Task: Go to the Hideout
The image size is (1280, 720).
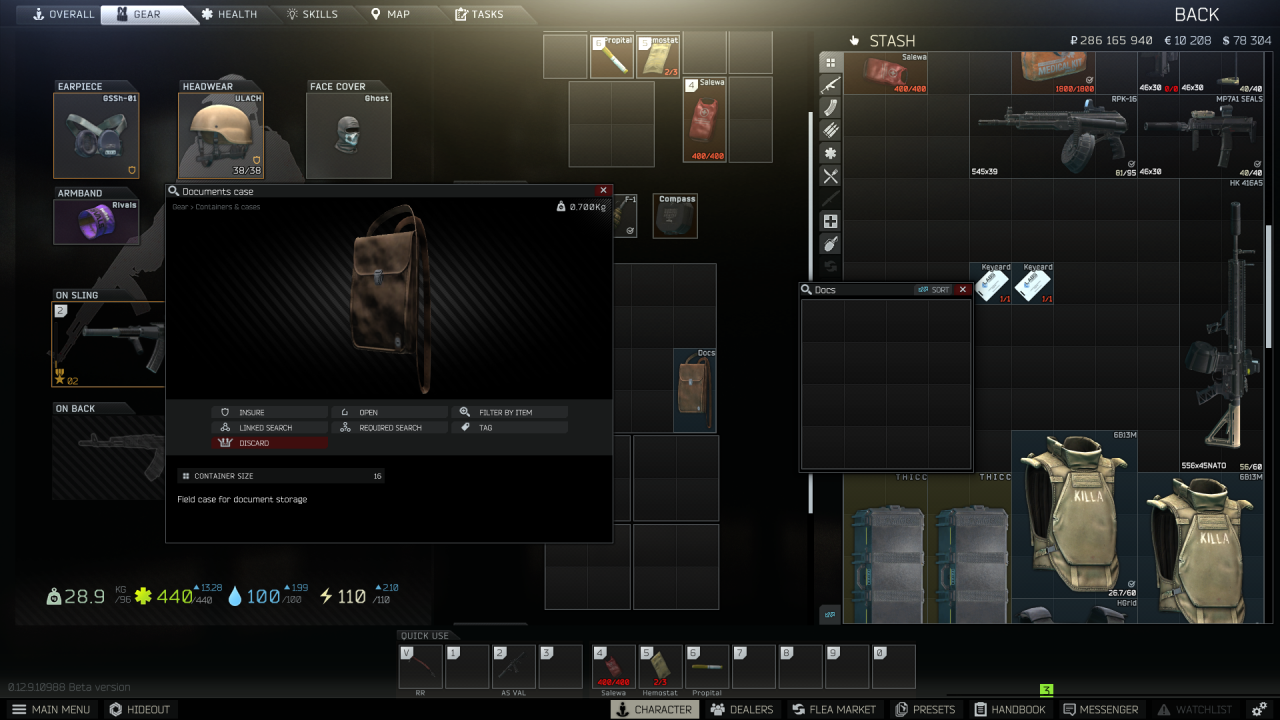Action: (x=140, y=709)
